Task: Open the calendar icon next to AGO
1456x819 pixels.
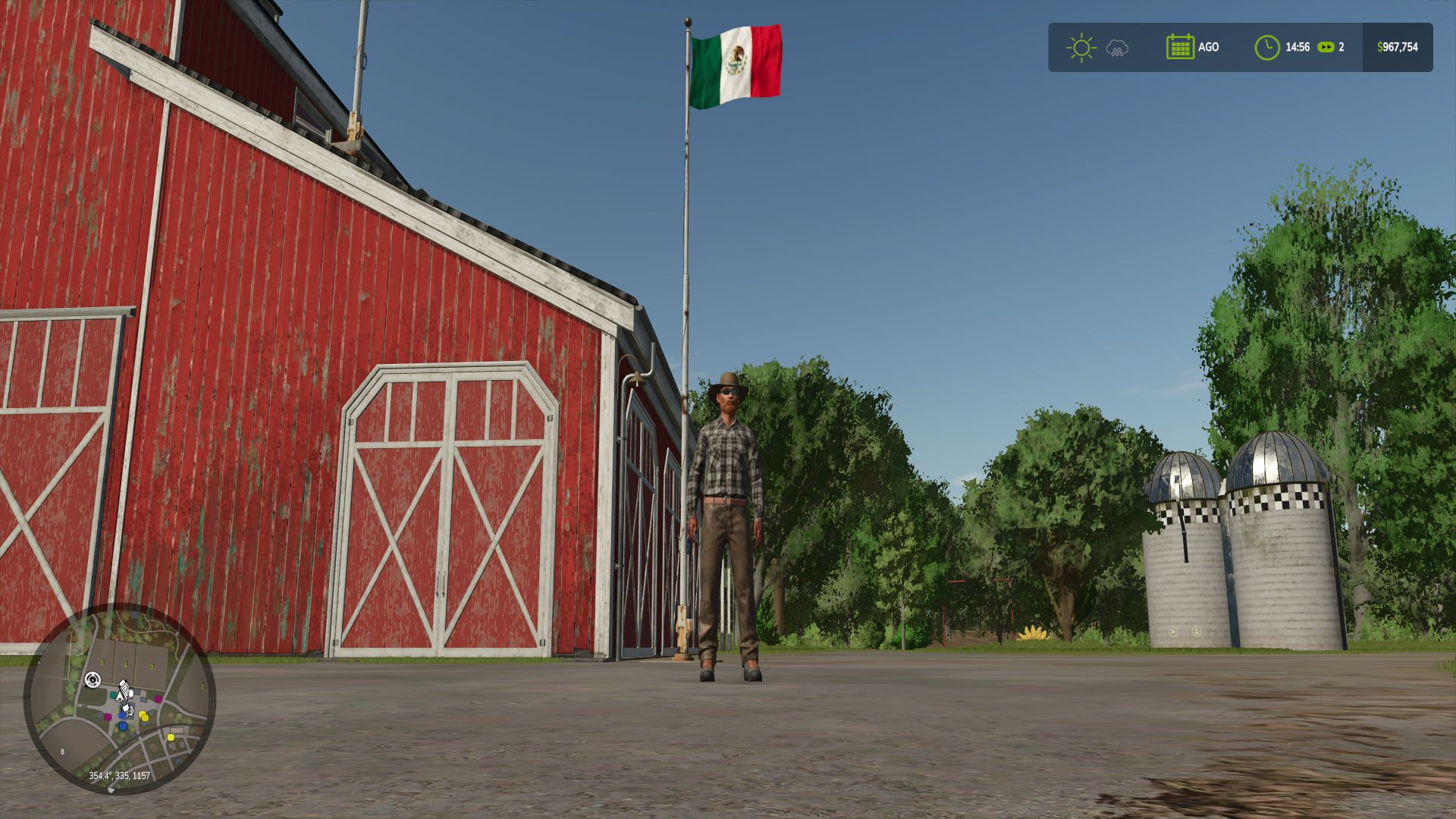Action: point(1180,47)
